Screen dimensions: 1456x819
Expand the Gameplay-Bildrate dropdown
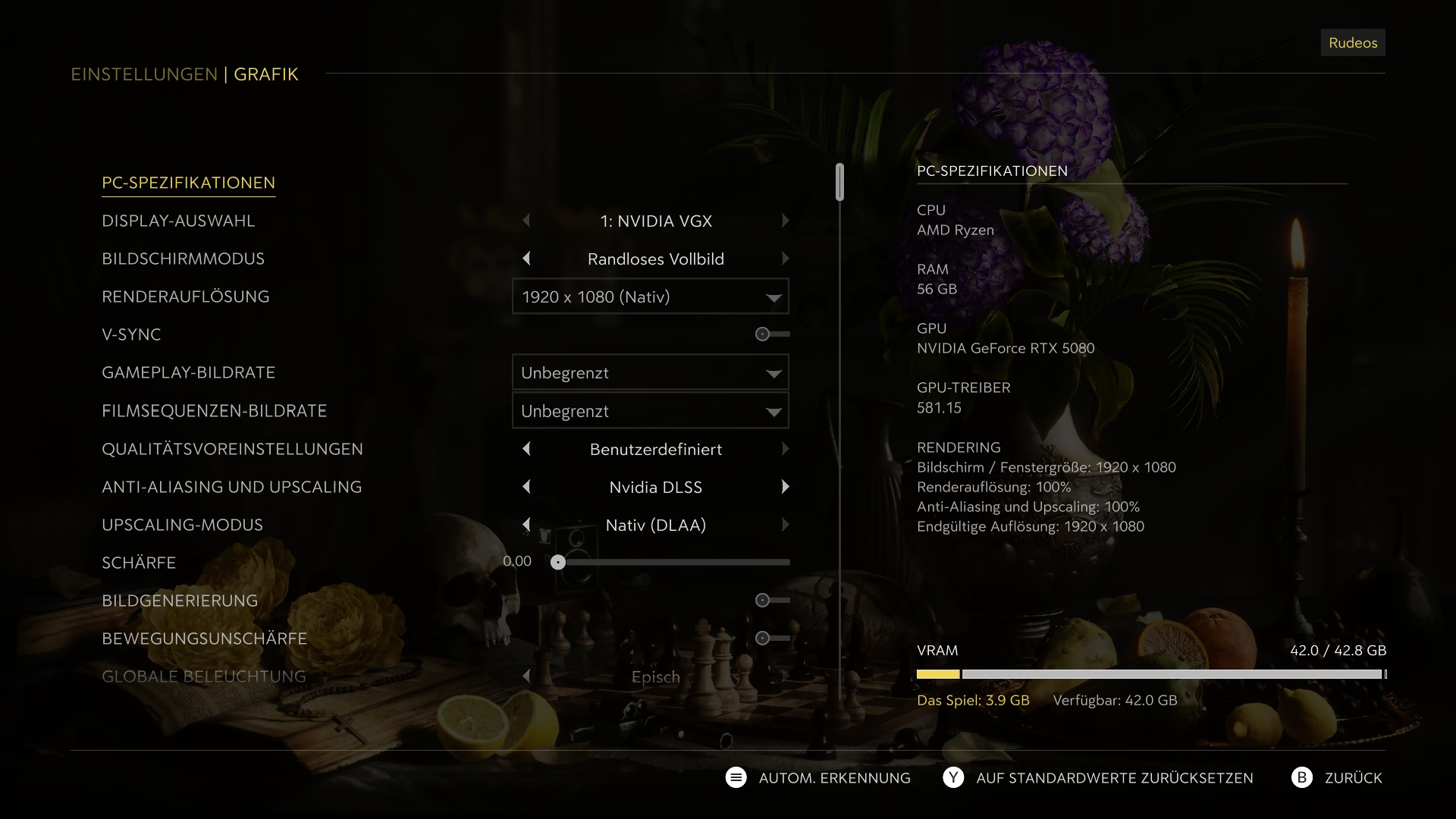coord(650,372)
